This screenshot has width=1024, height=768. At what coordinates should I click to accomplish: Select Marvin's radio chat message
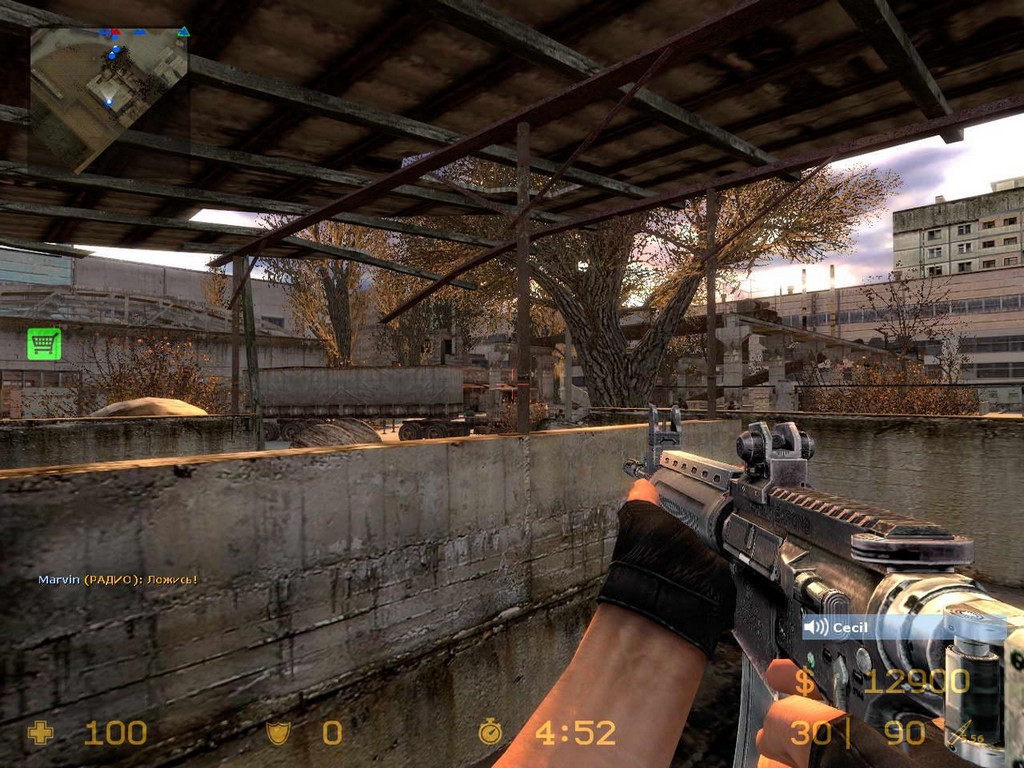coord(117,579)
